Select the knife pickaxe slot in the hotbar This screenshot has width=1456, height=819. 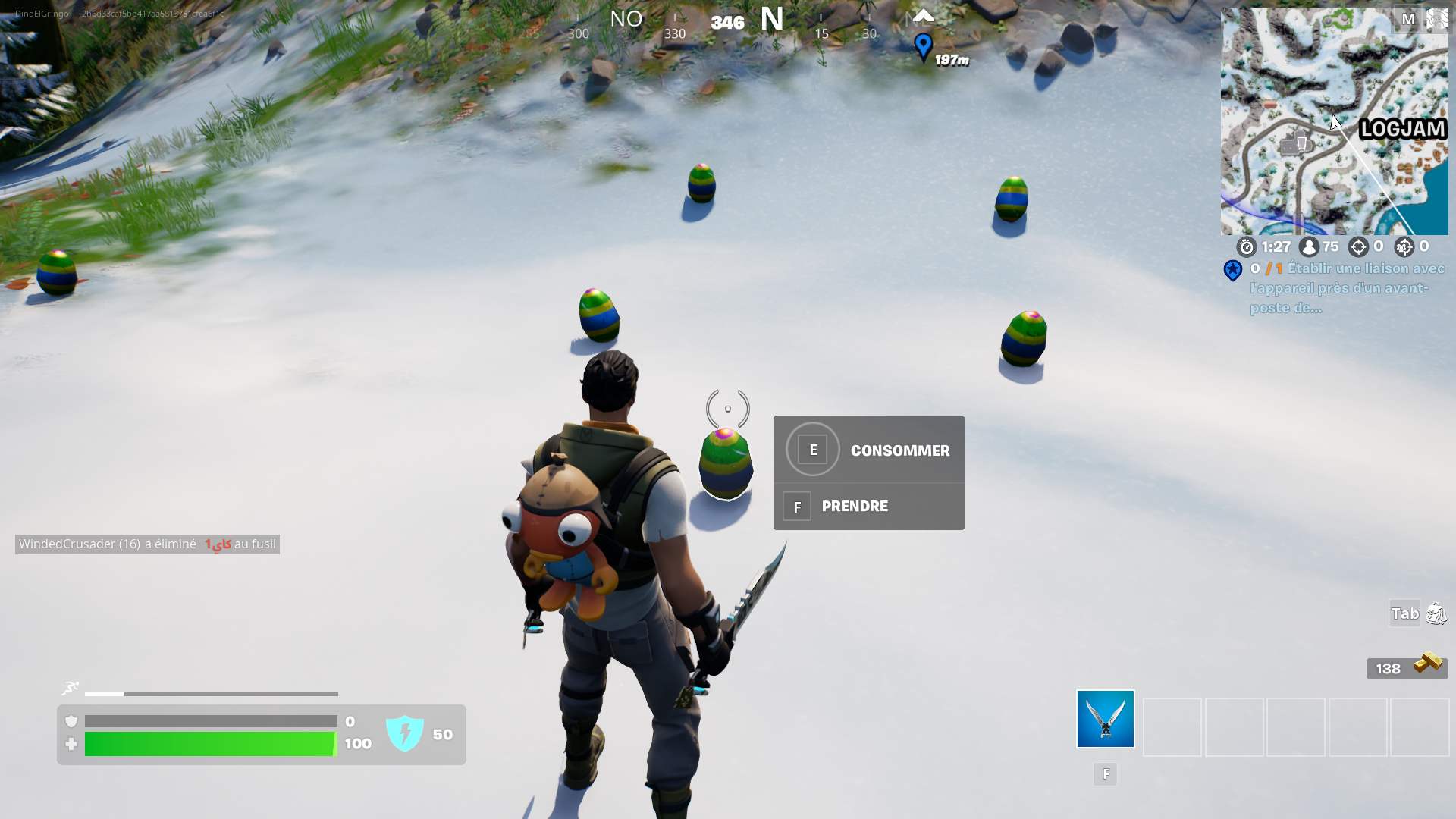[1104, 718]
